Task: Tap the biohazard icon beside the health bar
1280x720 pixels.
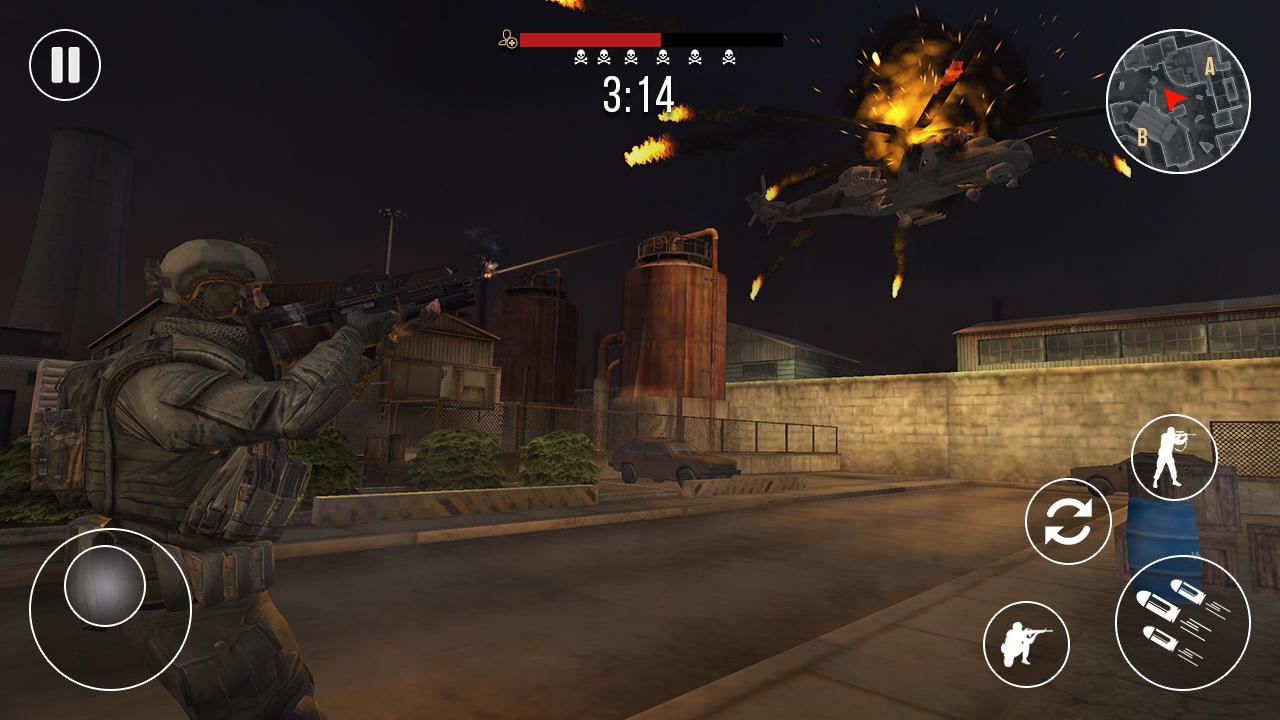Action: click(506, 40)
